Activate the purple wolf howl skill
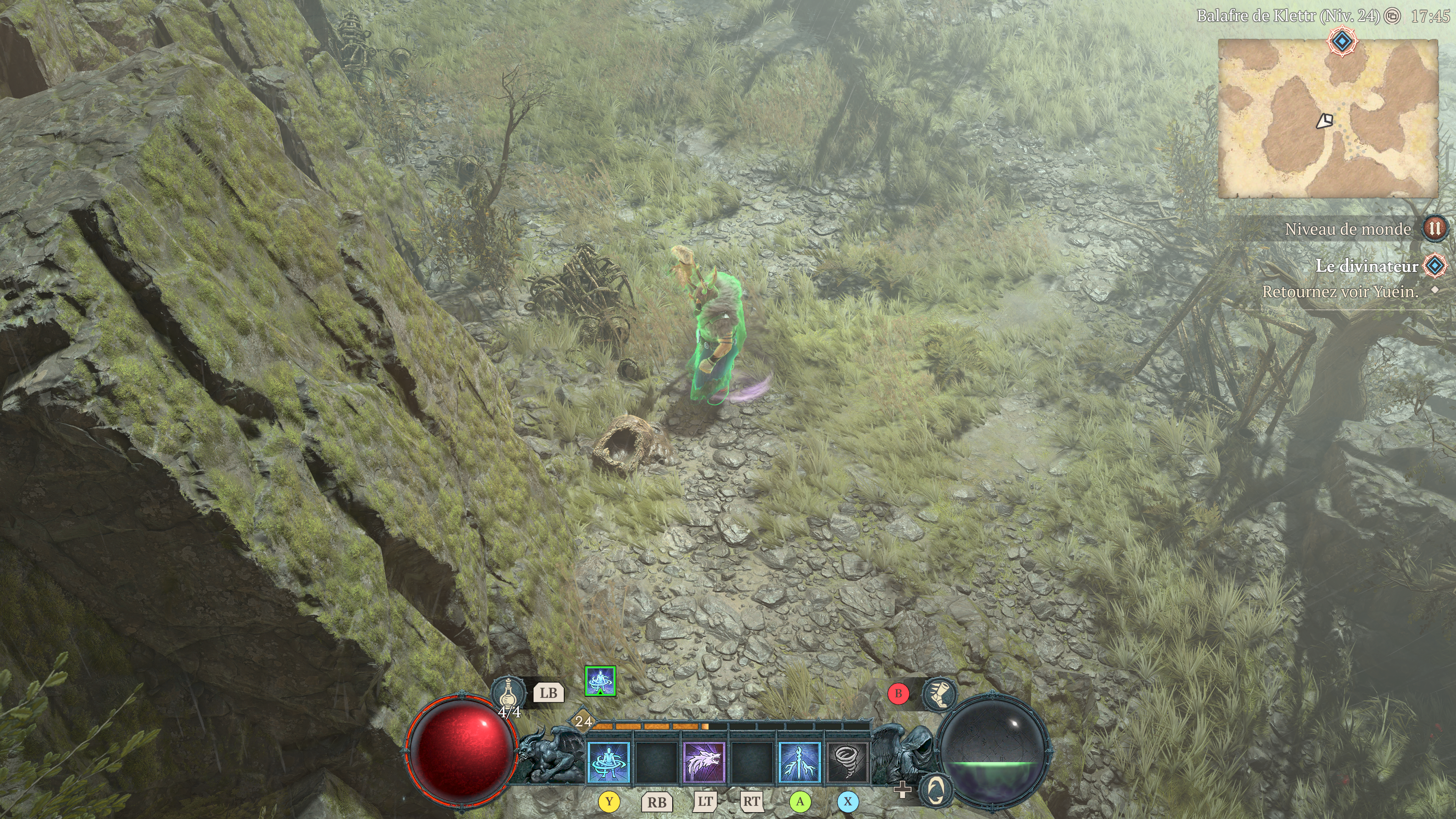The width and height of the screenshot is (1456, 819). (x=704, y=762)
